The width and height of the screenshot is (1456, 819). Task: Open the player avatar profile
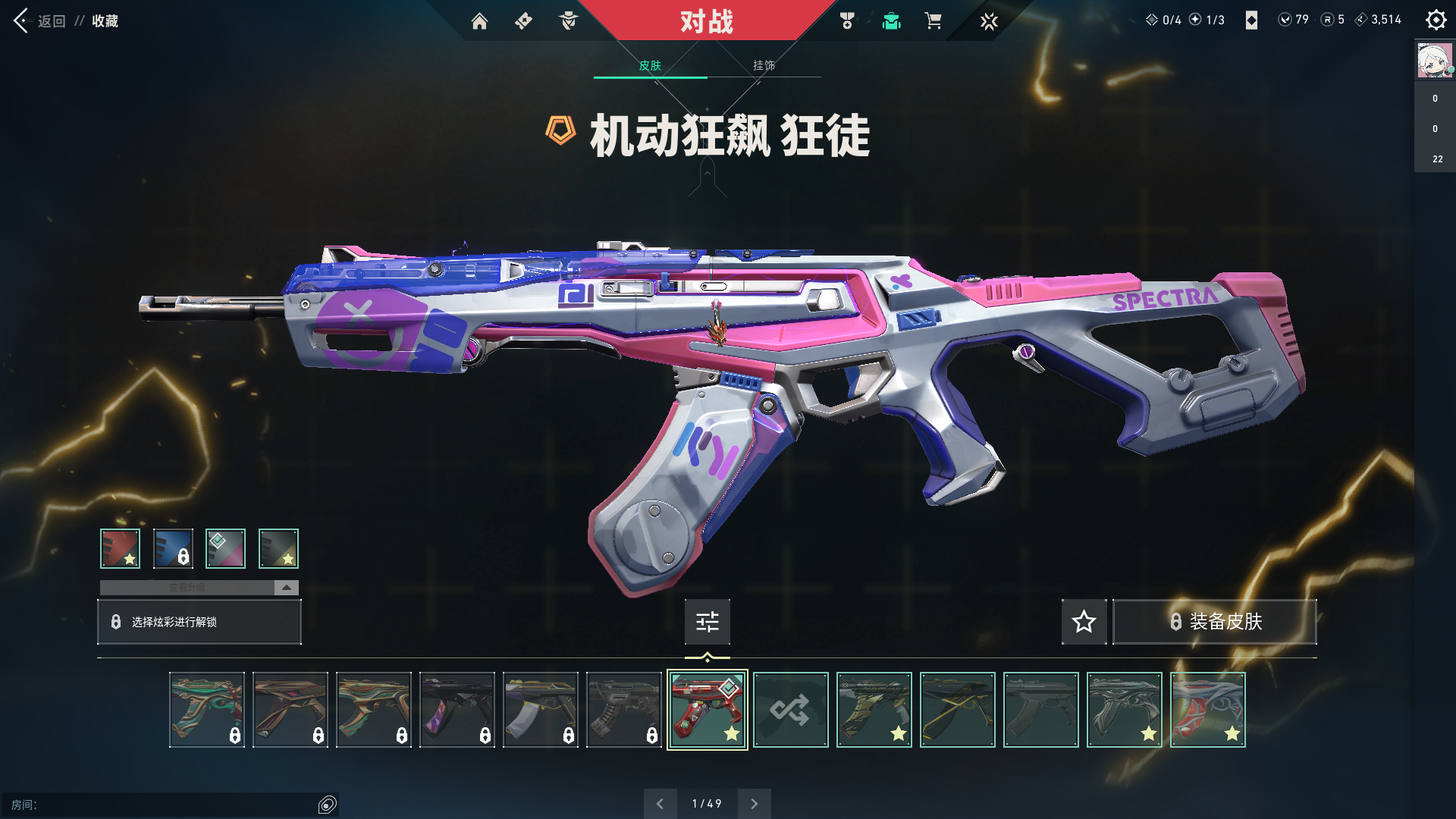[x=1434, y=61]
